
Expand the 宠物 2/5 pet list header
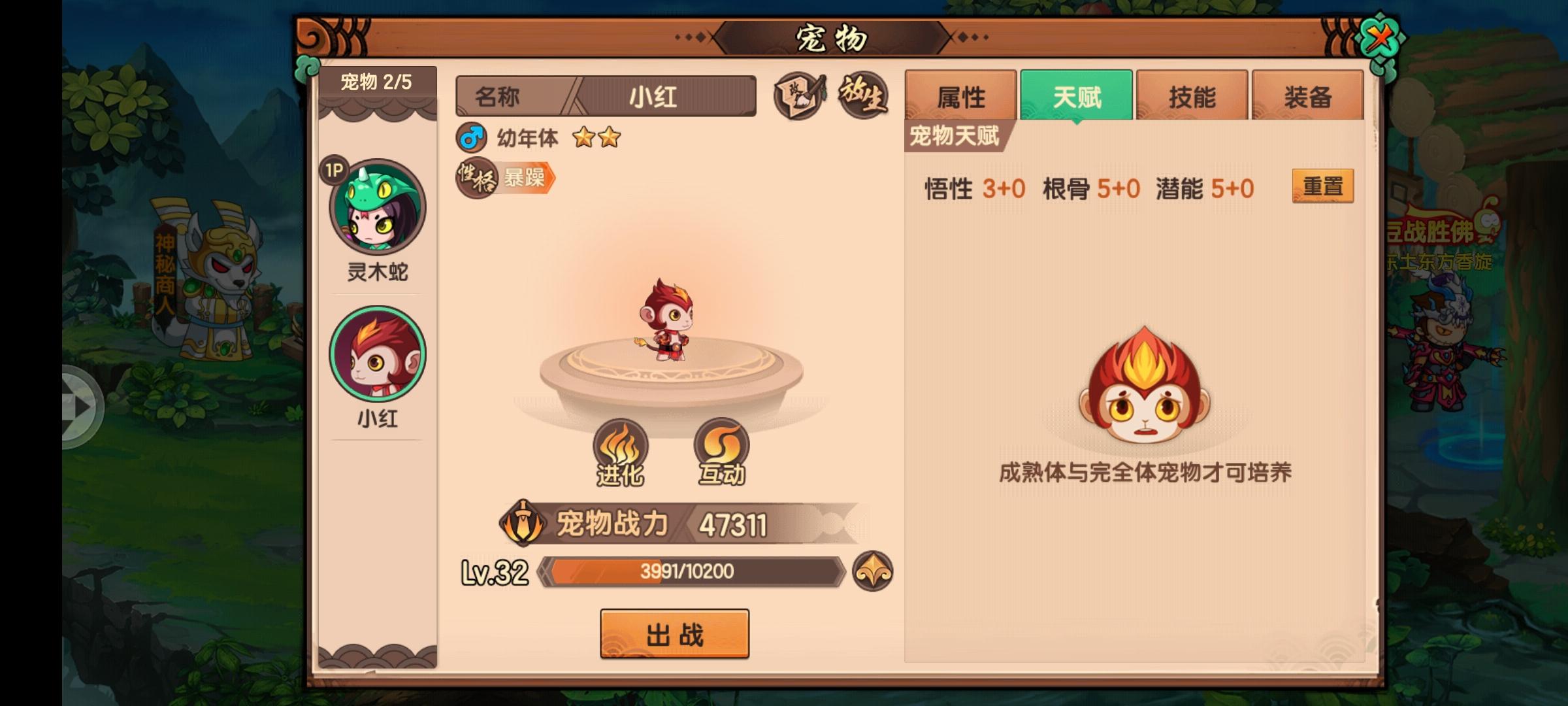pos(376,82)
